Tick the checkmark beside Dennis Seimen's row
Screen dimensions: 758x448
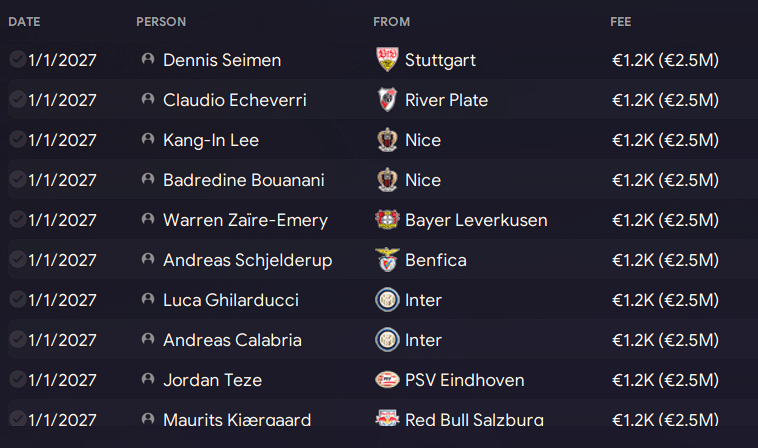pos(17,60)
